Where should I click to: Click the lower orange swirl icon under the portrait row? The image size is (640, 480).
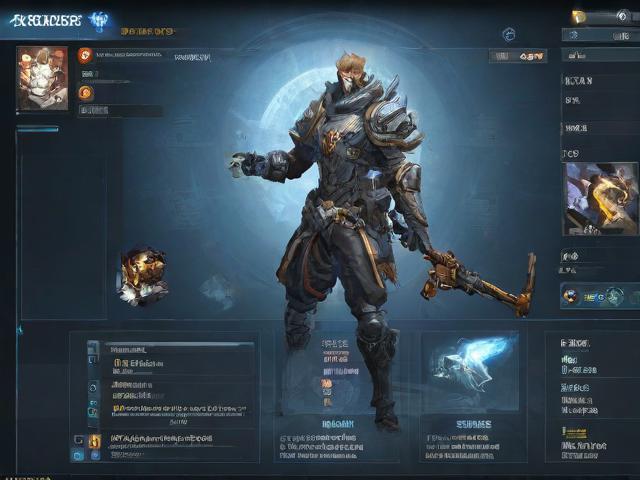(x=85, y=92)
